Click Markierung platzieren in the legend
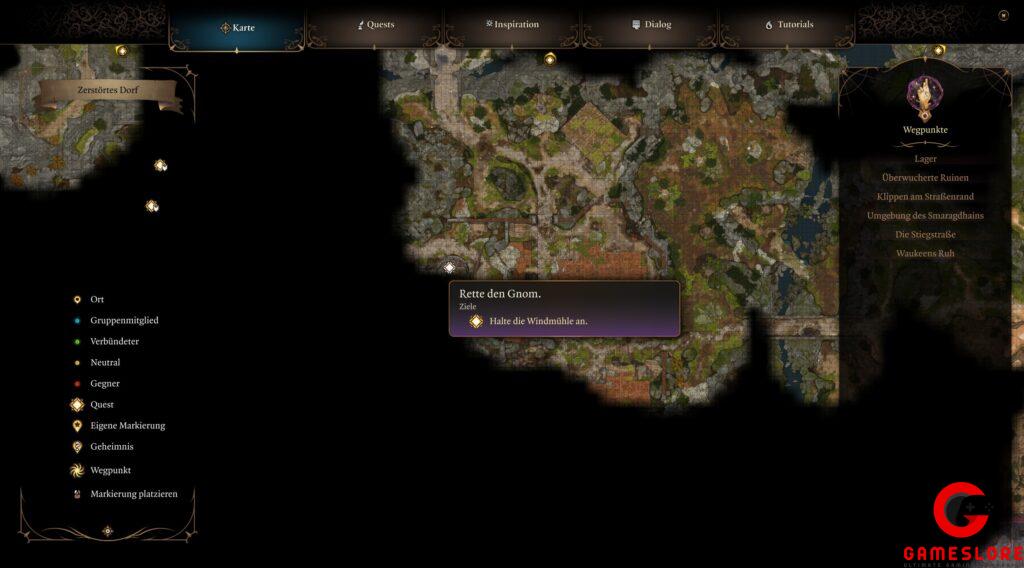The image size is (1024, 568). click(133, 494)
